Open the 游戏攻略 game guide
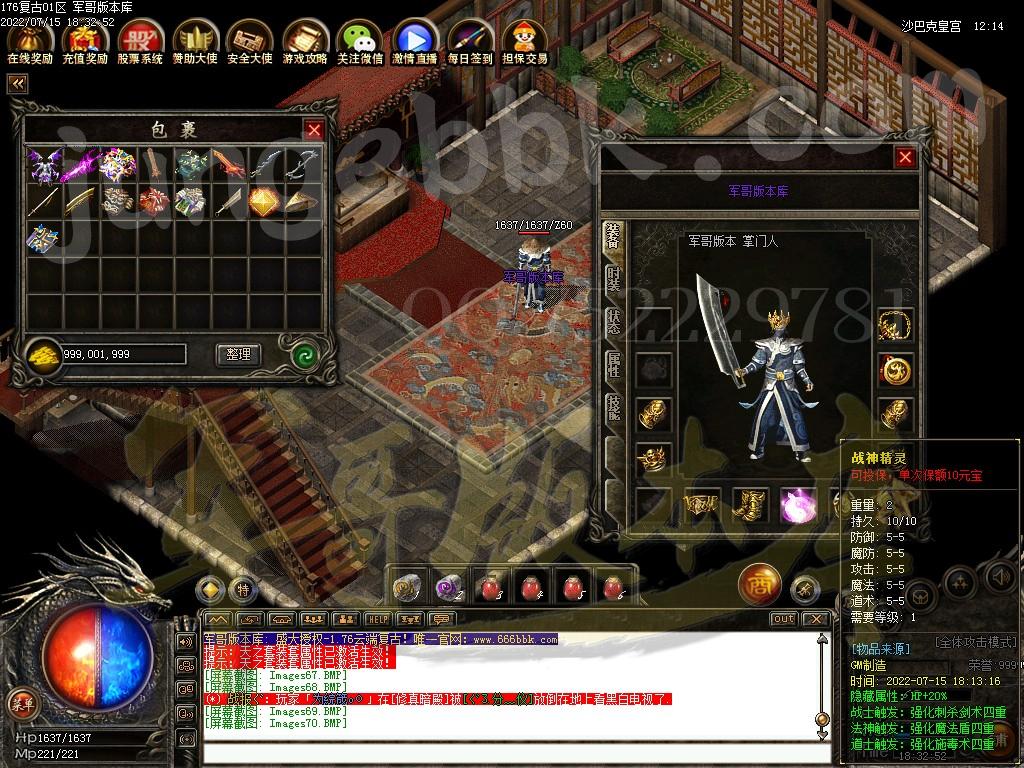Screen dimensions: 1024x768 coord(304,40)
